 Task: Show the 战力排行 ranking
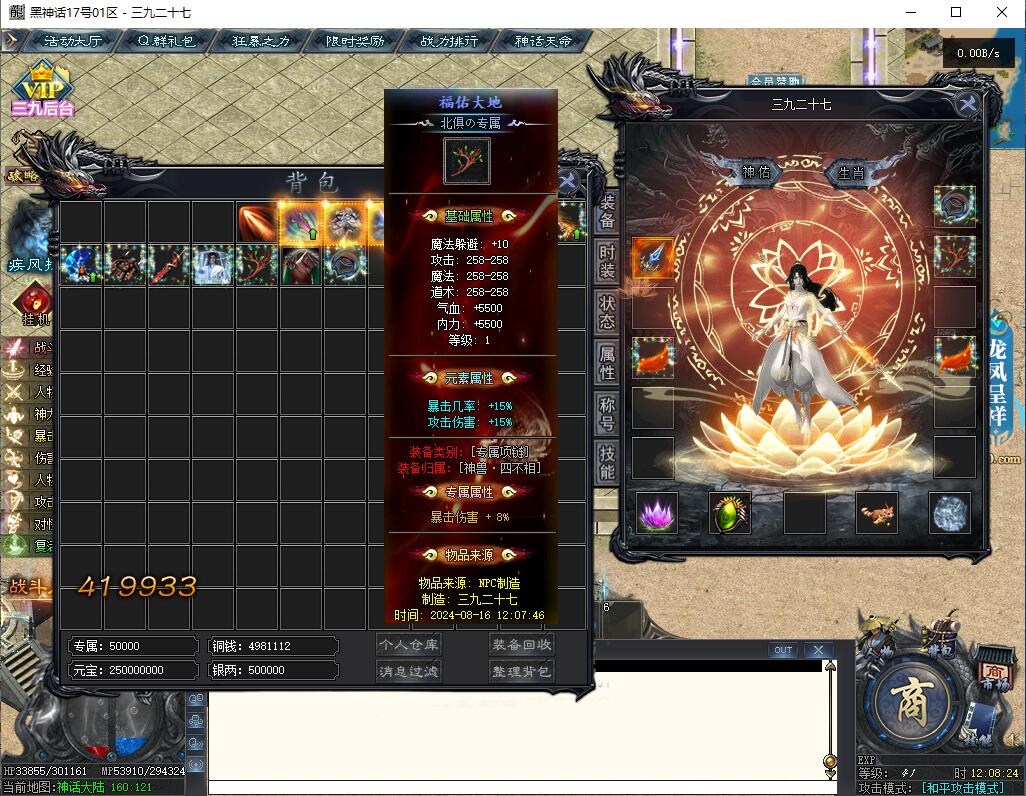click(449, 41)
